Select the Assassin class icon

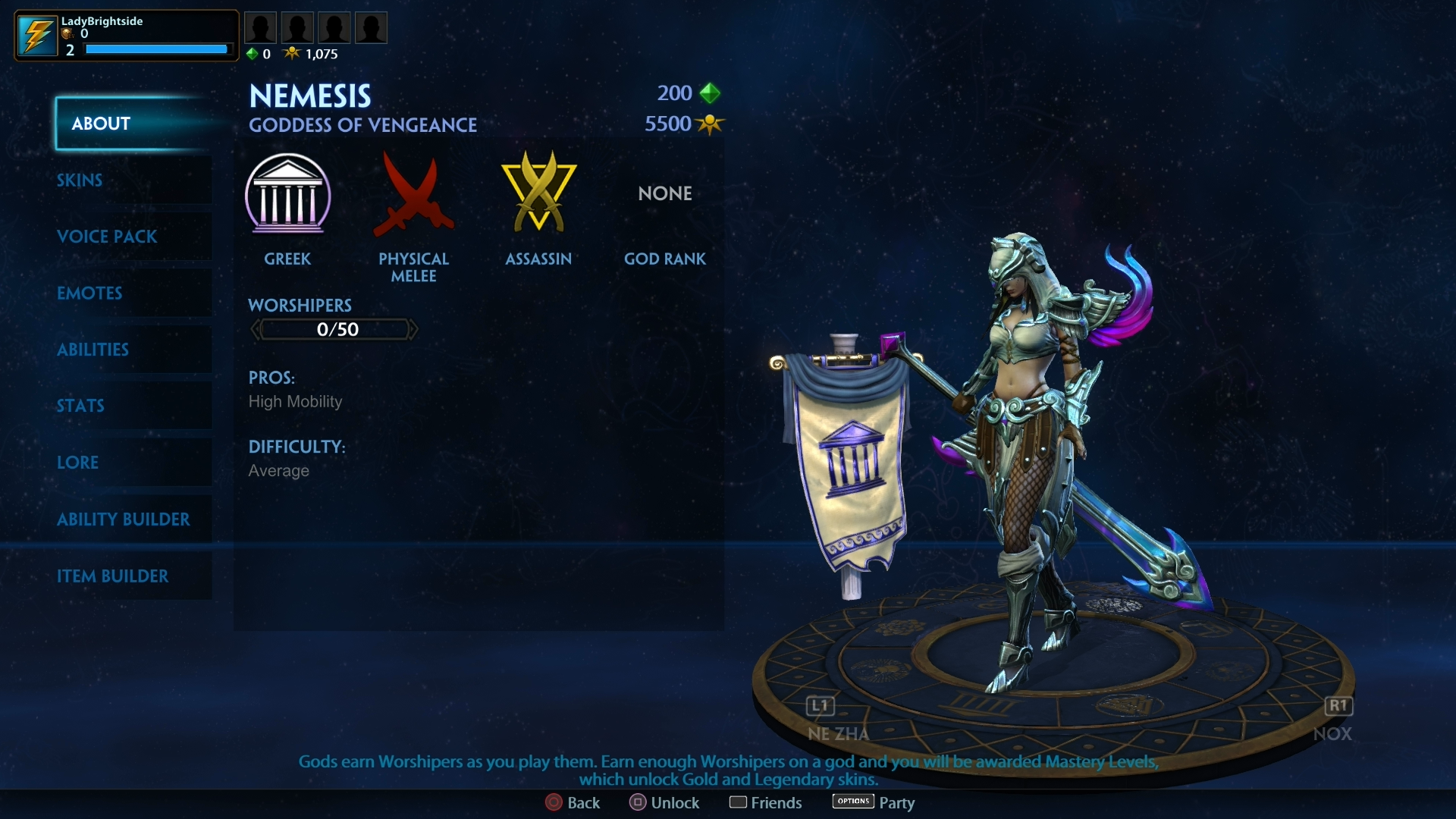point(538,193)
